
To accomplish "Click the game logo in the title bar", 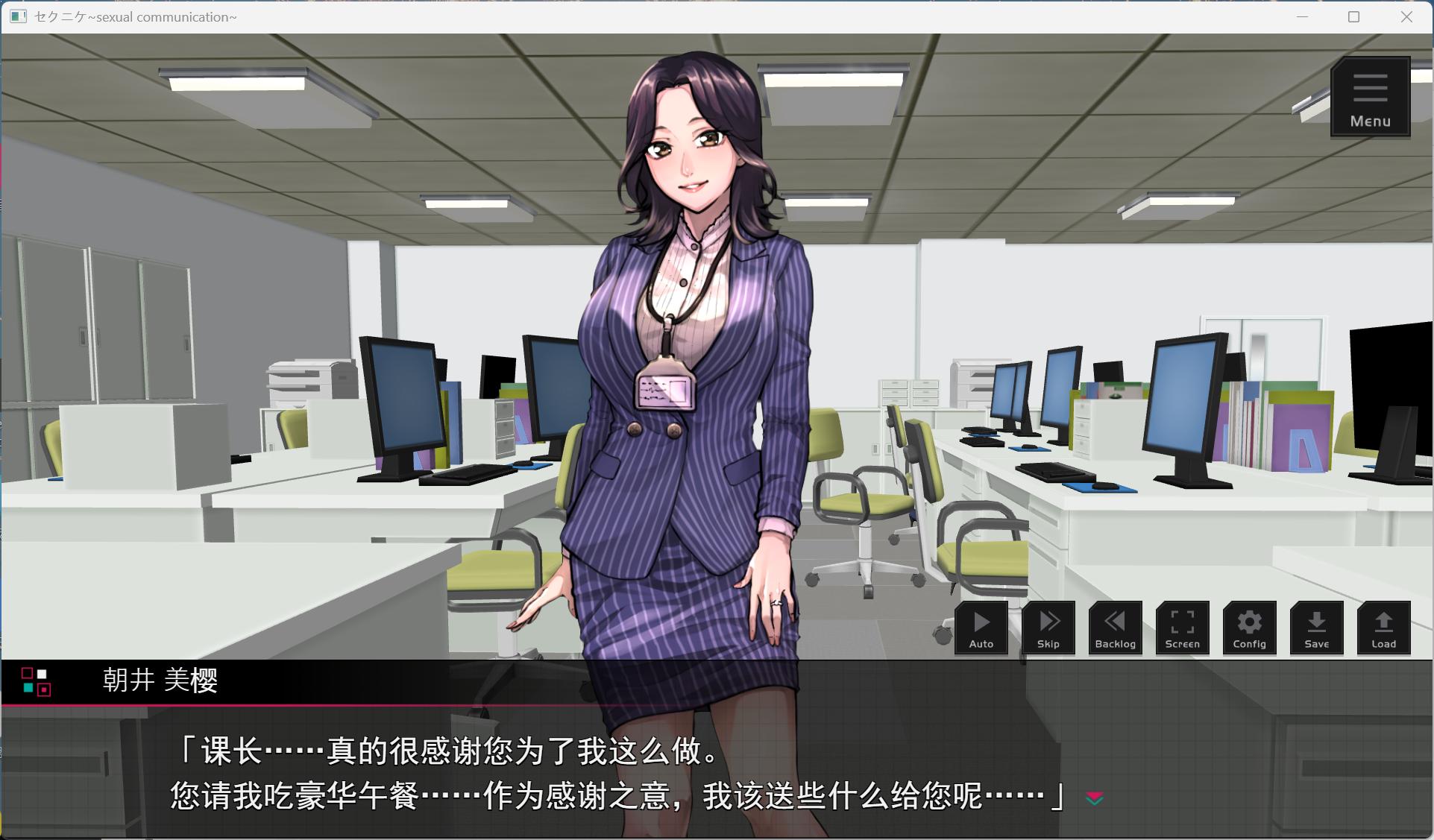I will pyautogui.click(x=16, y=16).
